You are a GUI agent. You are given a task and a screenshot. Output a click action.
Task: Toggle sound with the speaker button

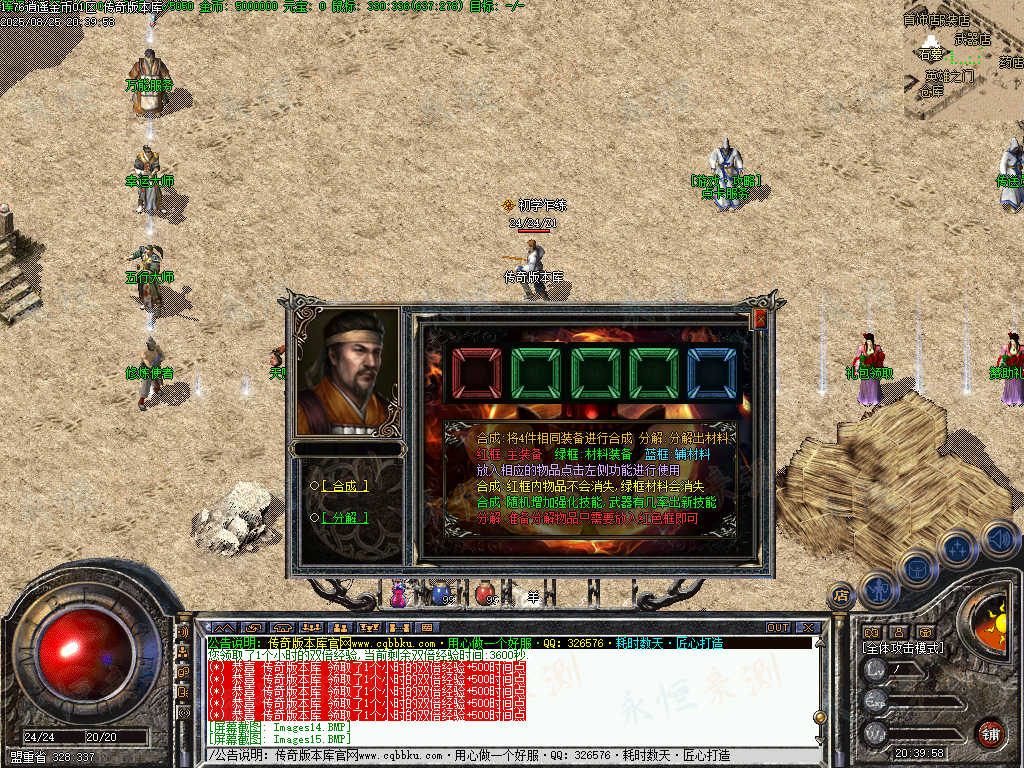pos(999,539)
